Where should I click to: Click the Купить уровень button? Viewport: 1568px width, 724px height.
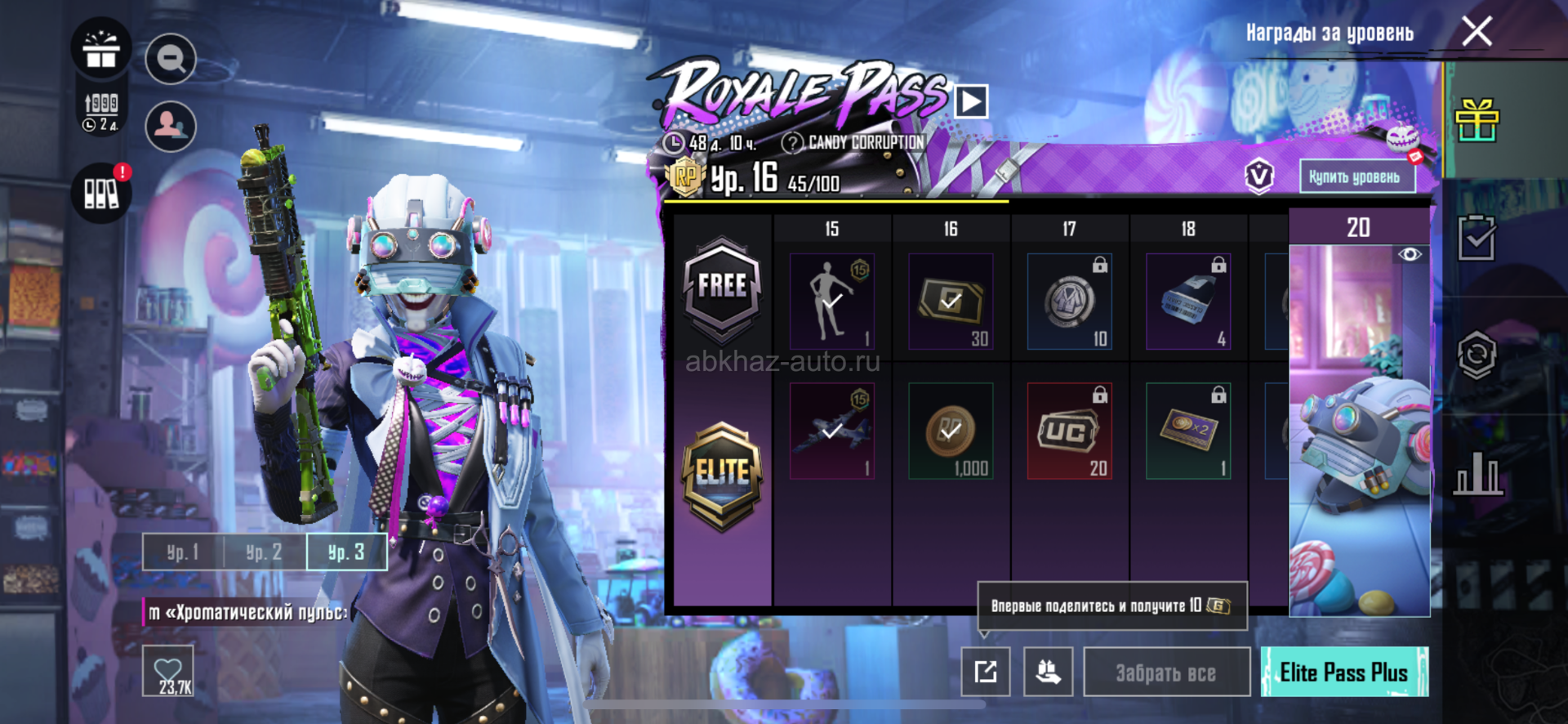point(1356,177)
